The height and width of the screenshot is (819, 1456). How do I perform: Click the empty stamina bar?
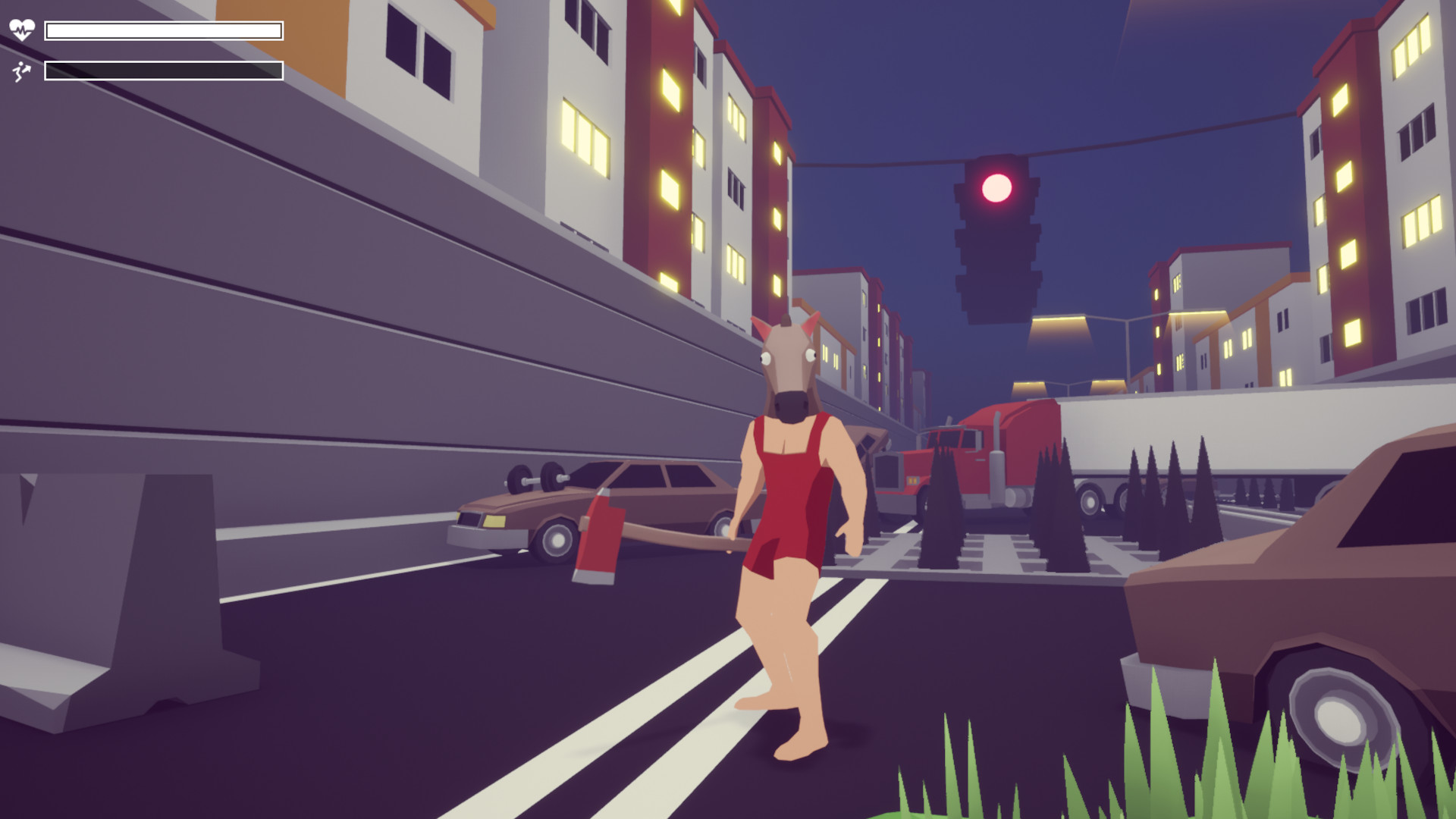click(163, 71)
